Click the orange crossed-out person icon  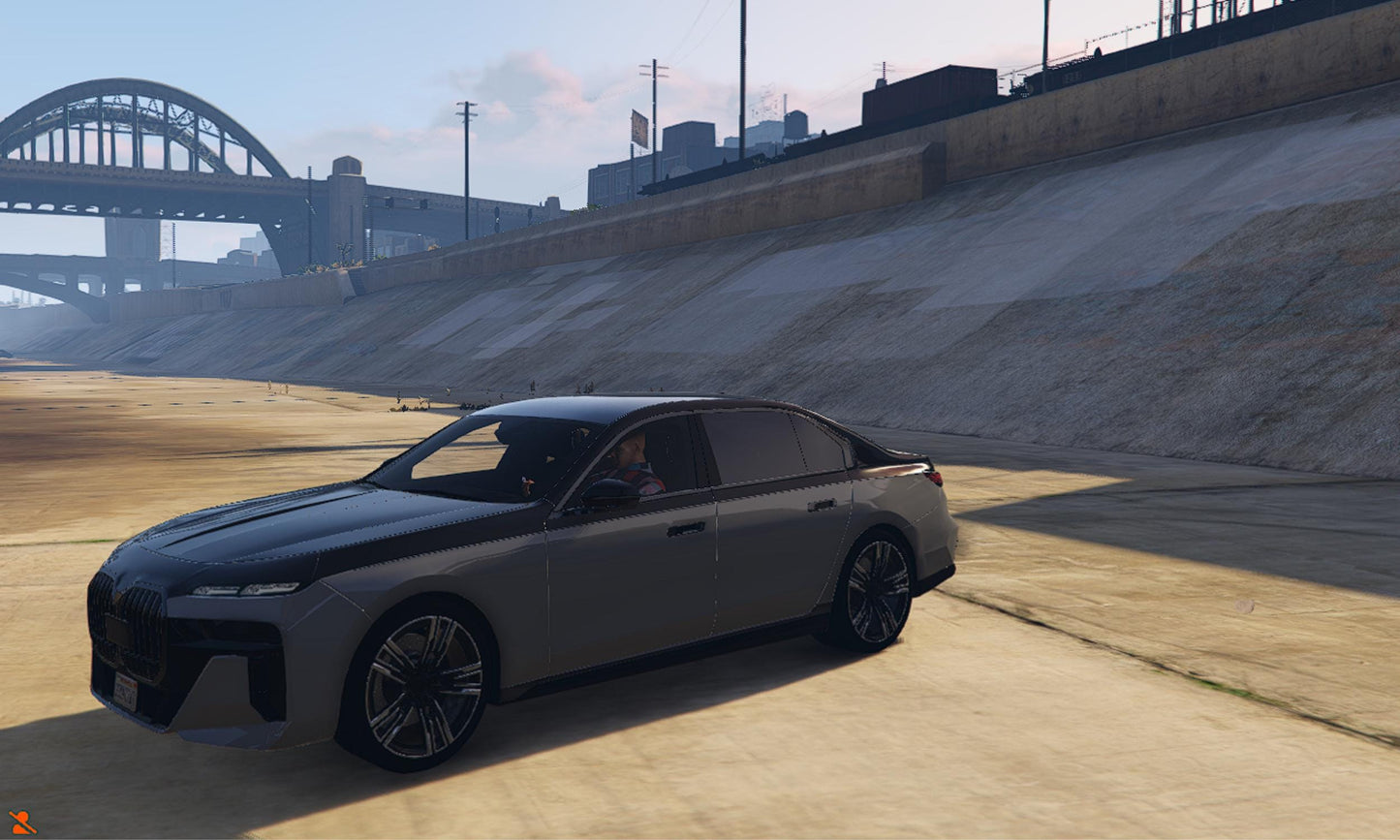tap(21, 822)
